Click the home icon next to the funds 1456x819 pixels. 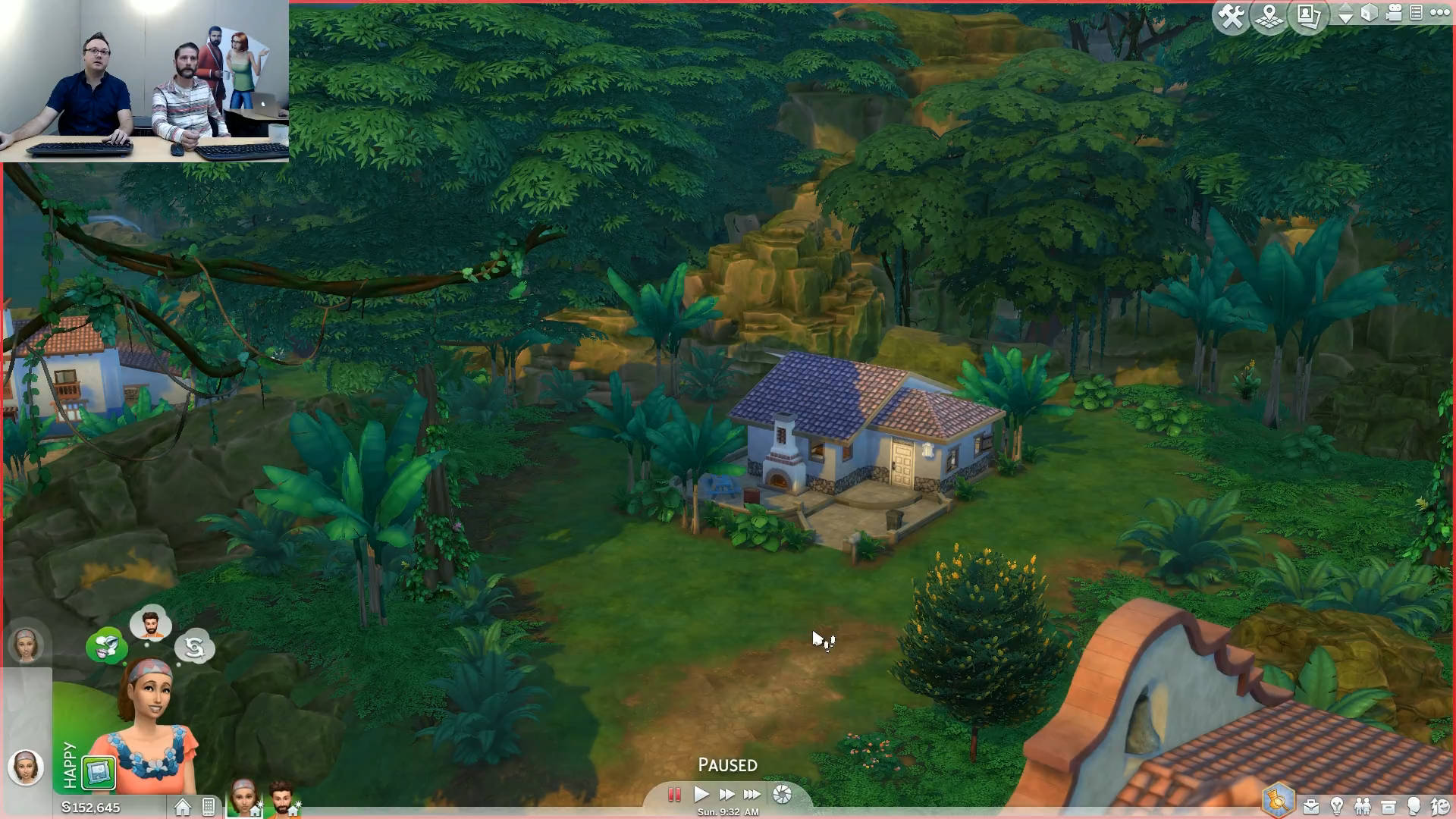pyautogui.click(x=183, y=808)
